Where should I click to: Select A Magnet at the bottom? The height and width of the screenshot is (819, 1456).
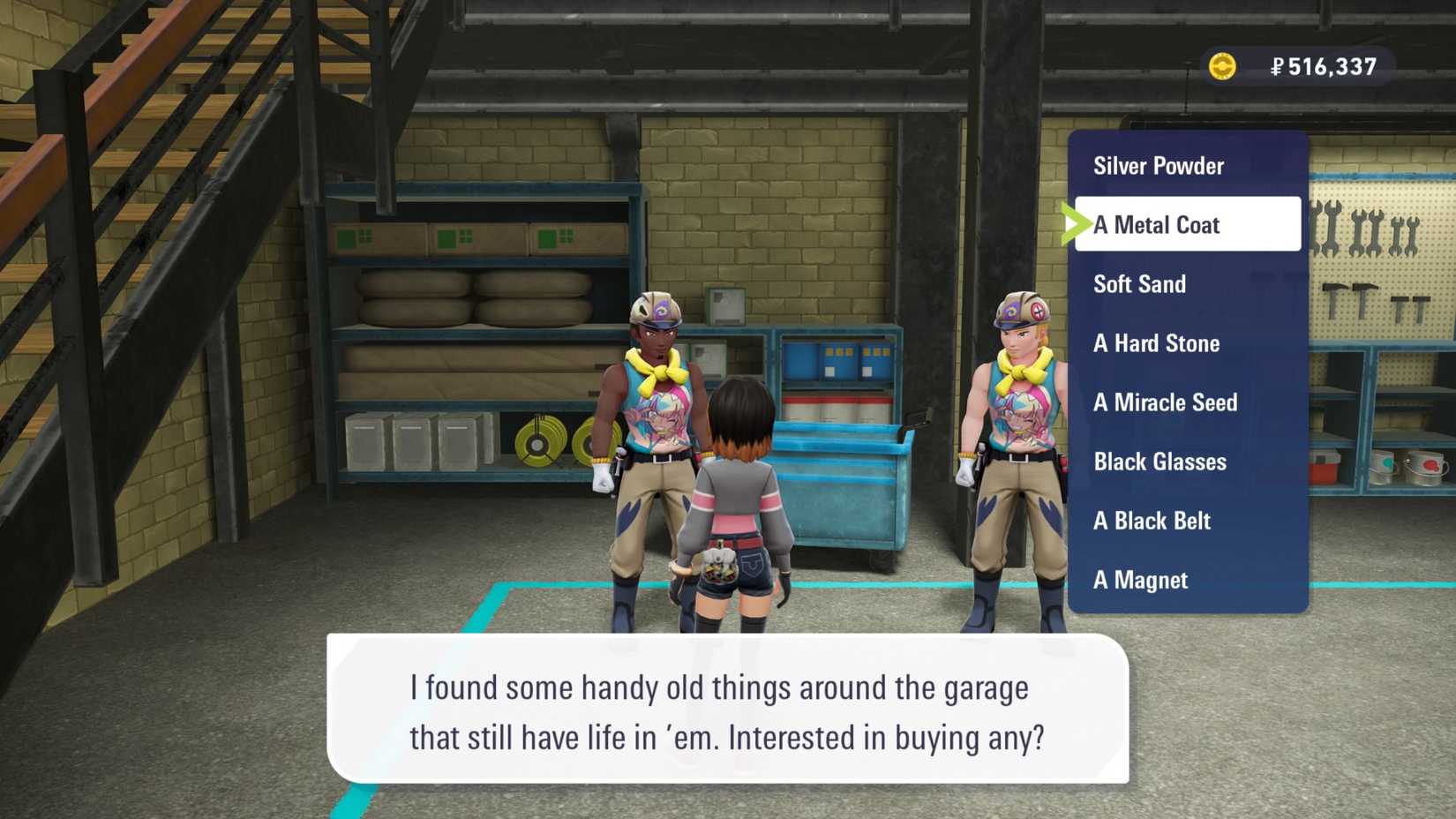(x=1141, y=580)
